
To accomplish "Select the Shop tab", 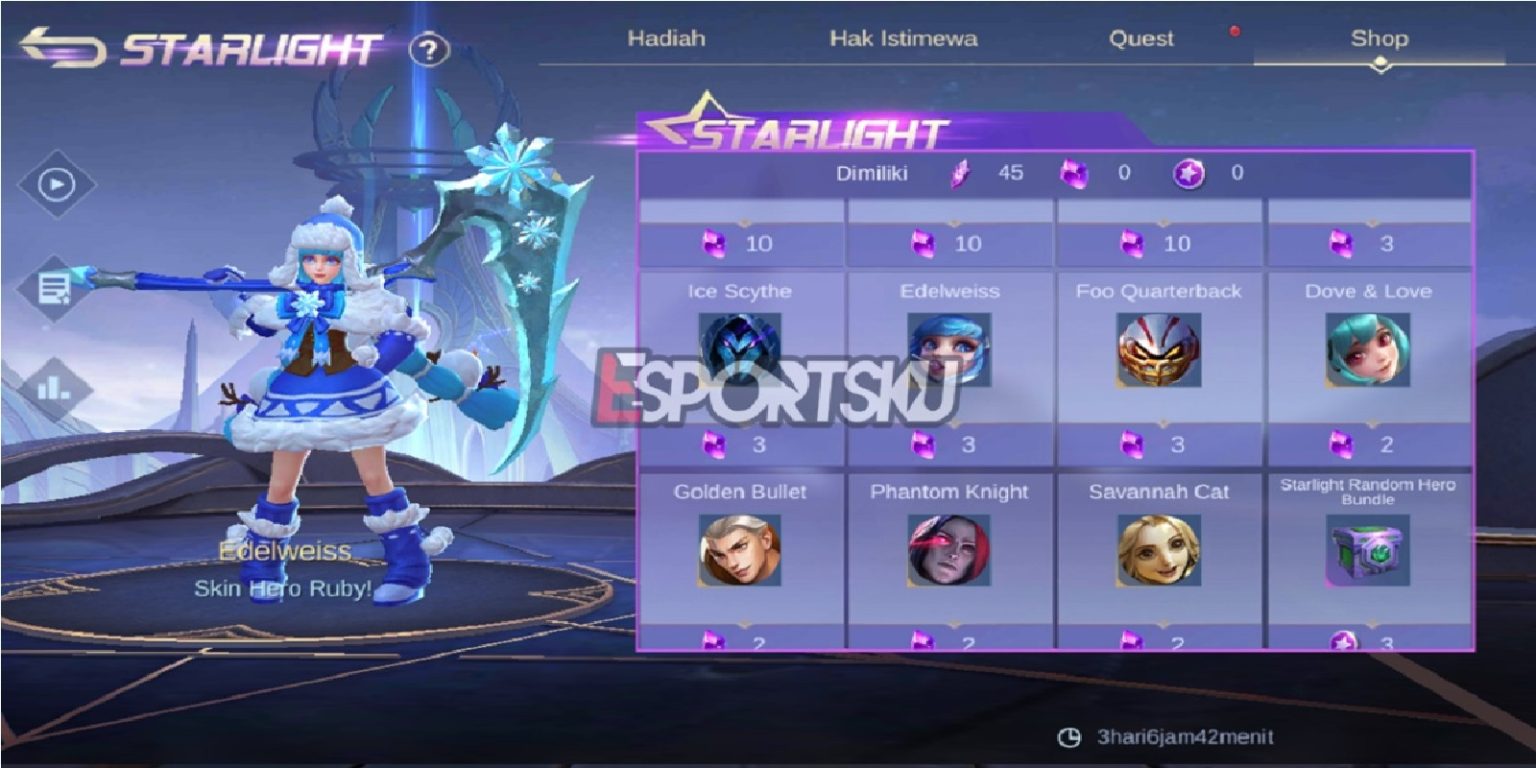I will pos(1382,40).
